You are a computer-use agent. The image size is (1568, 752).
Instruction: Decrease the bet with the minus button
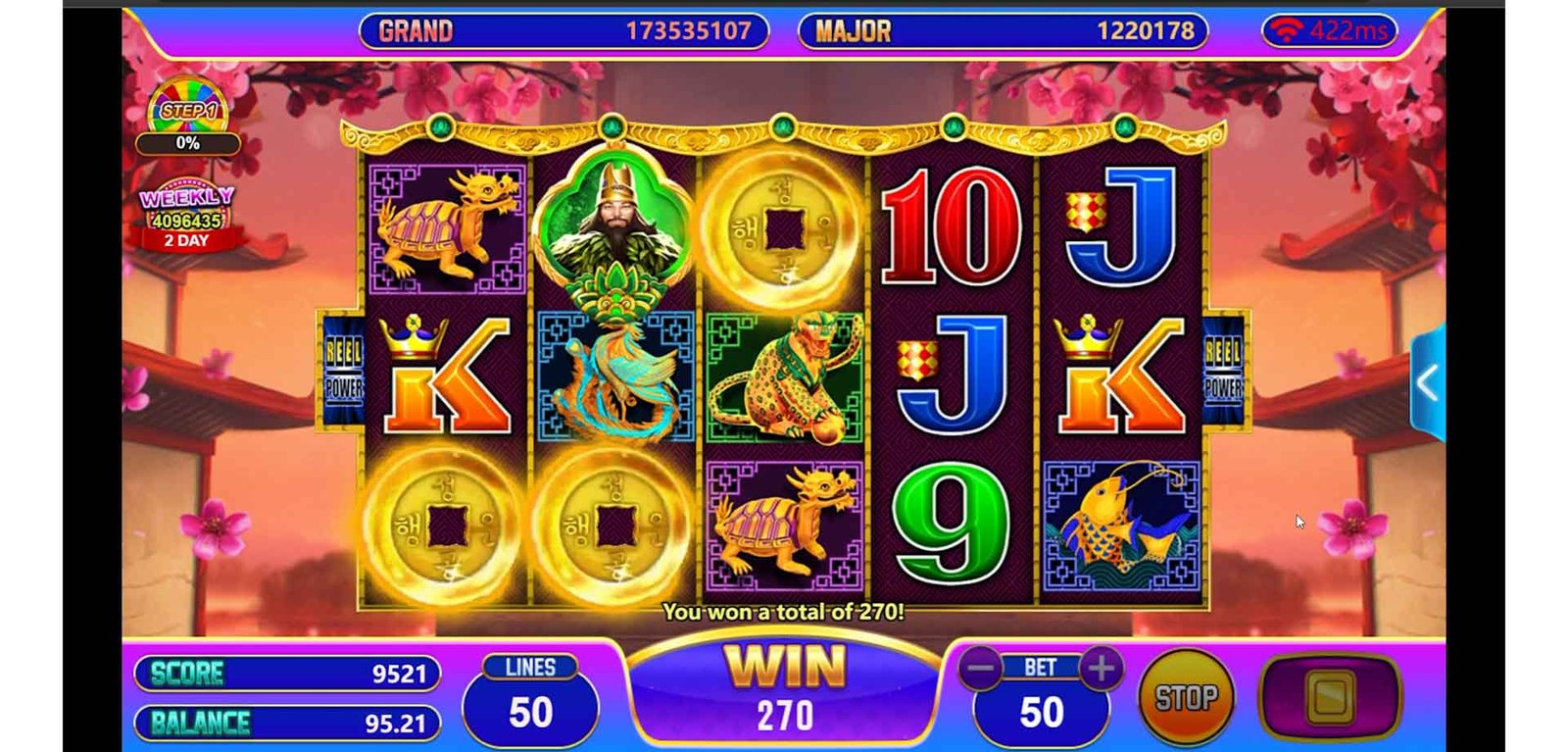point(980,669)
